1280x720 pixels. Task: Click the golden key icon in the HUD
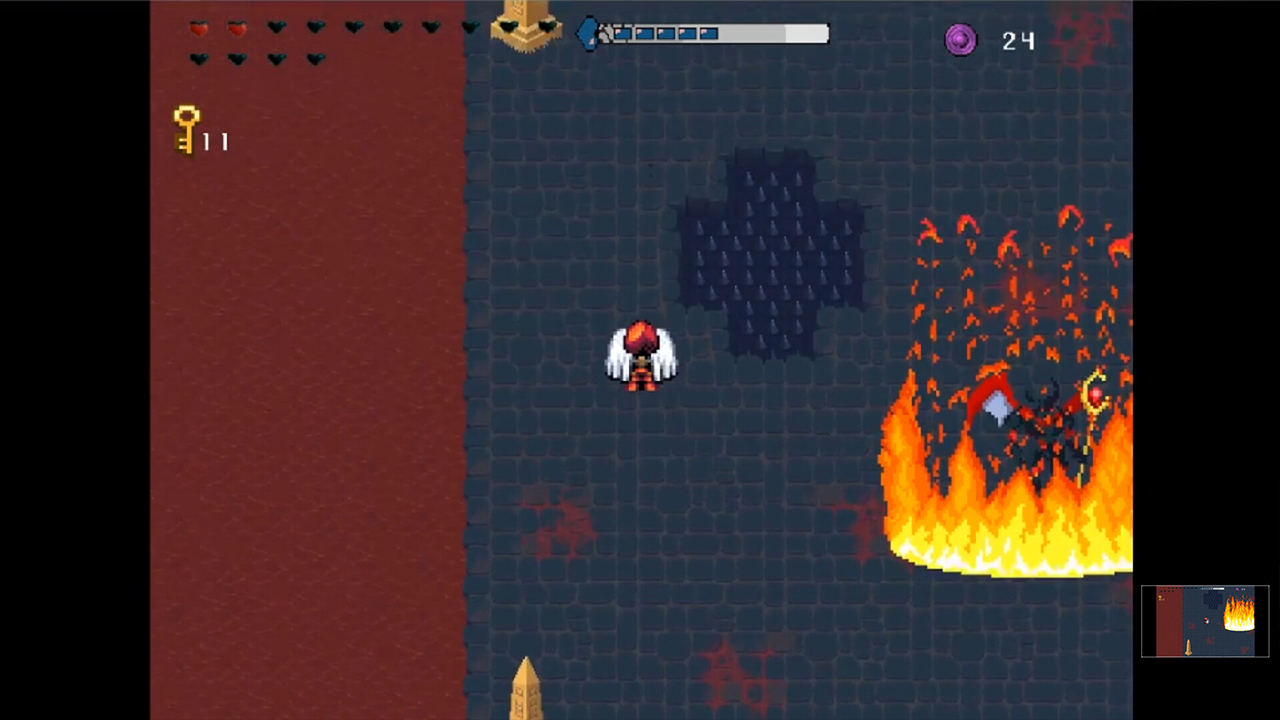pos(187,128)
